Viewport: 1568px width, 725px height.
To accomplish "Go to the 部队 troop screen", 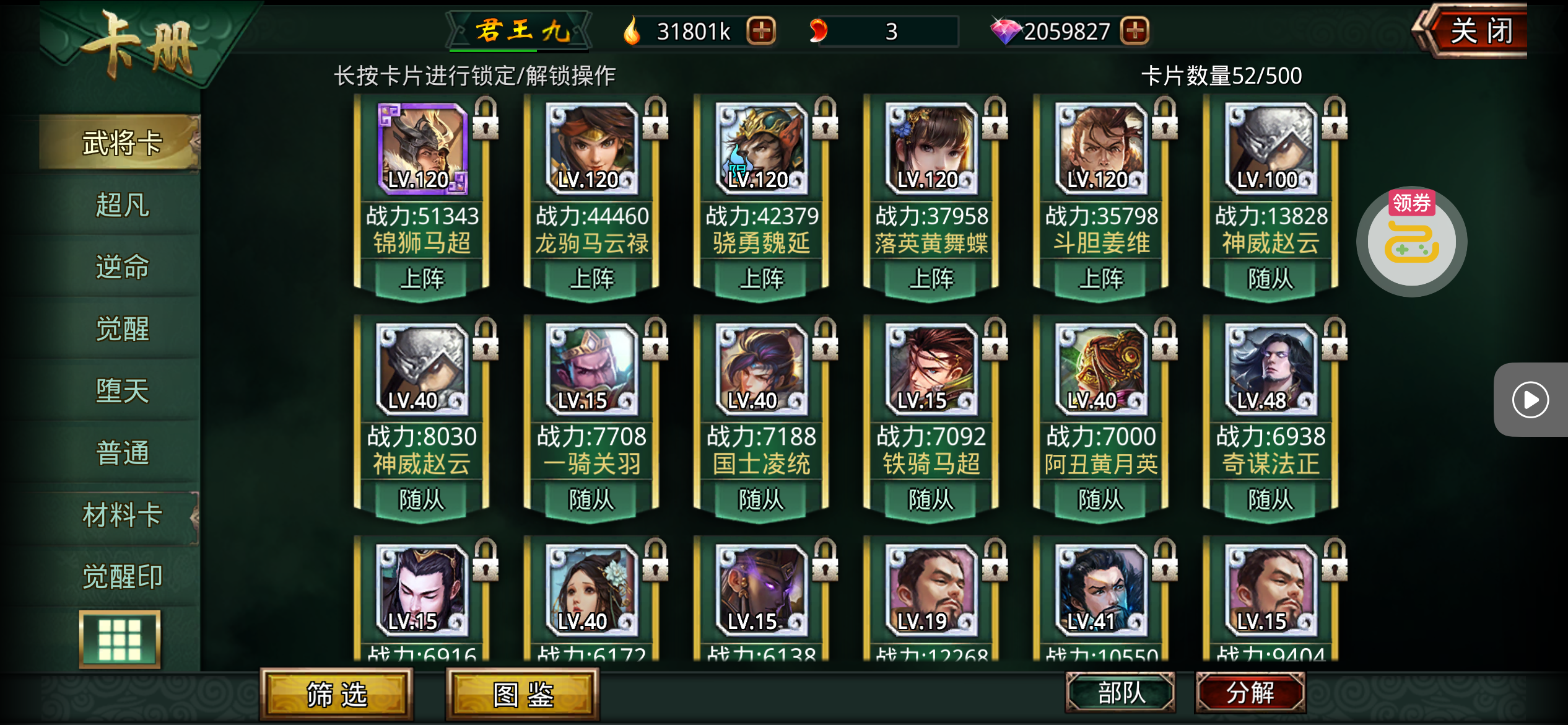I will point(1120,692).
